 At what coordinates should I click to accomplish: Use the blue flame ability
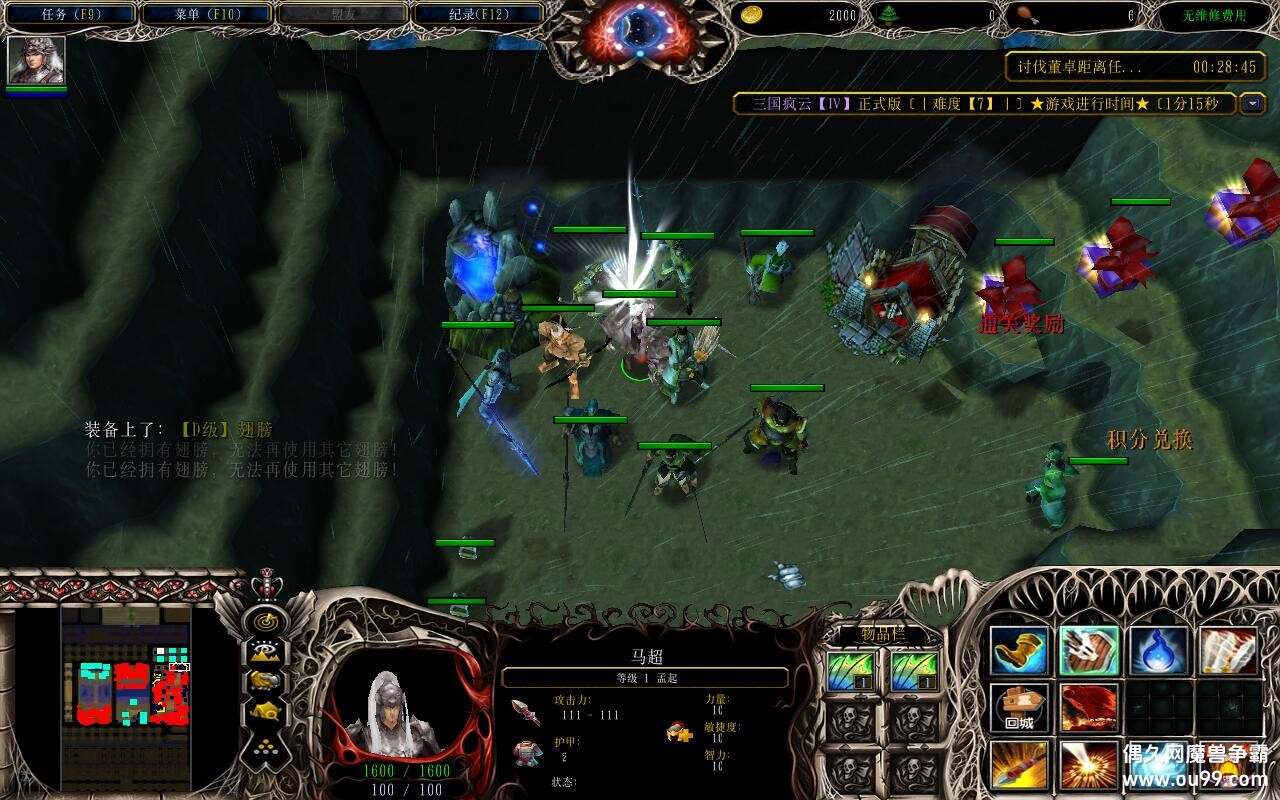1159,651
